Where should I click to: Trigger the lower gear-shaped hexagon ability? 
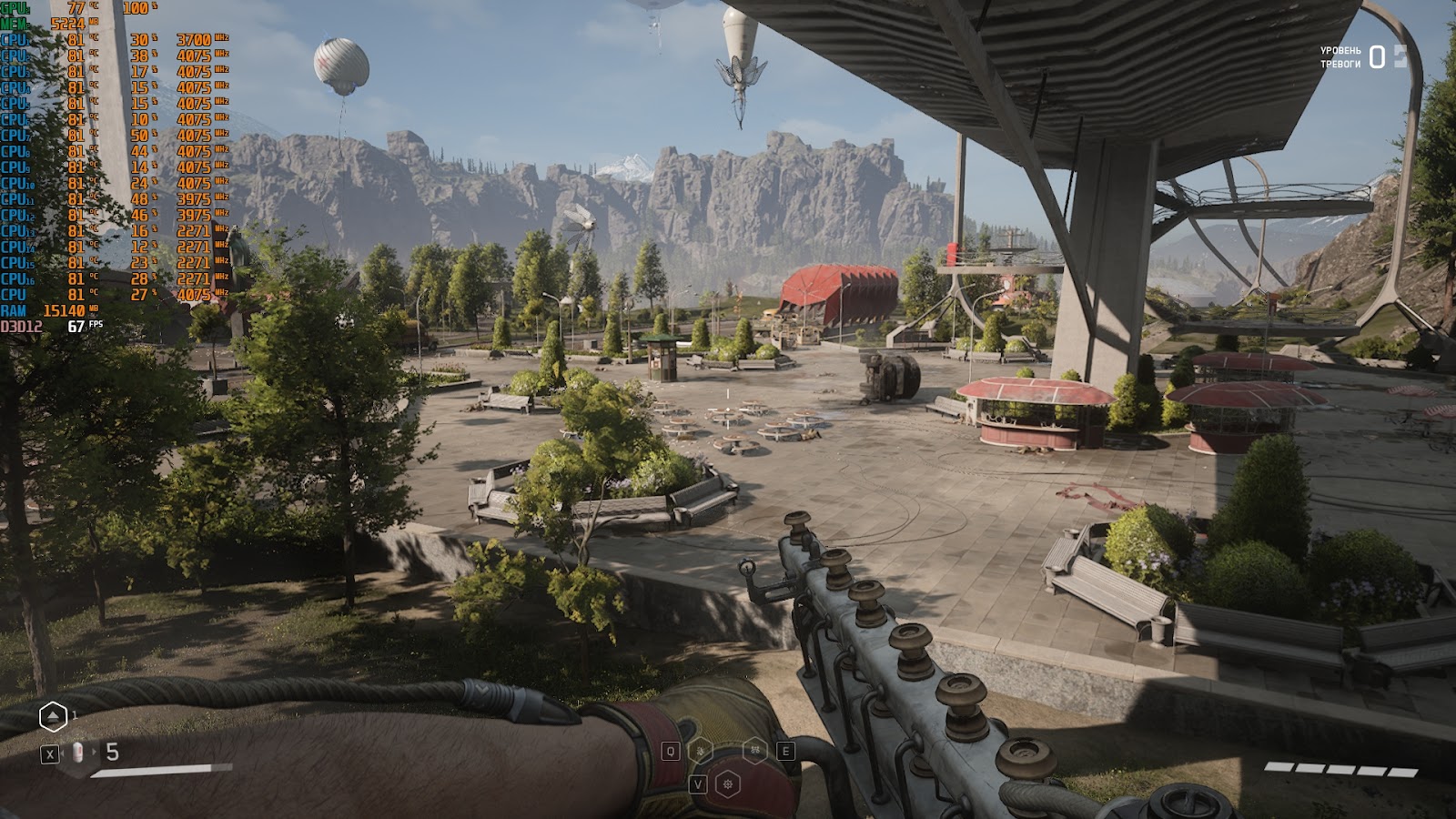[728, 784]
